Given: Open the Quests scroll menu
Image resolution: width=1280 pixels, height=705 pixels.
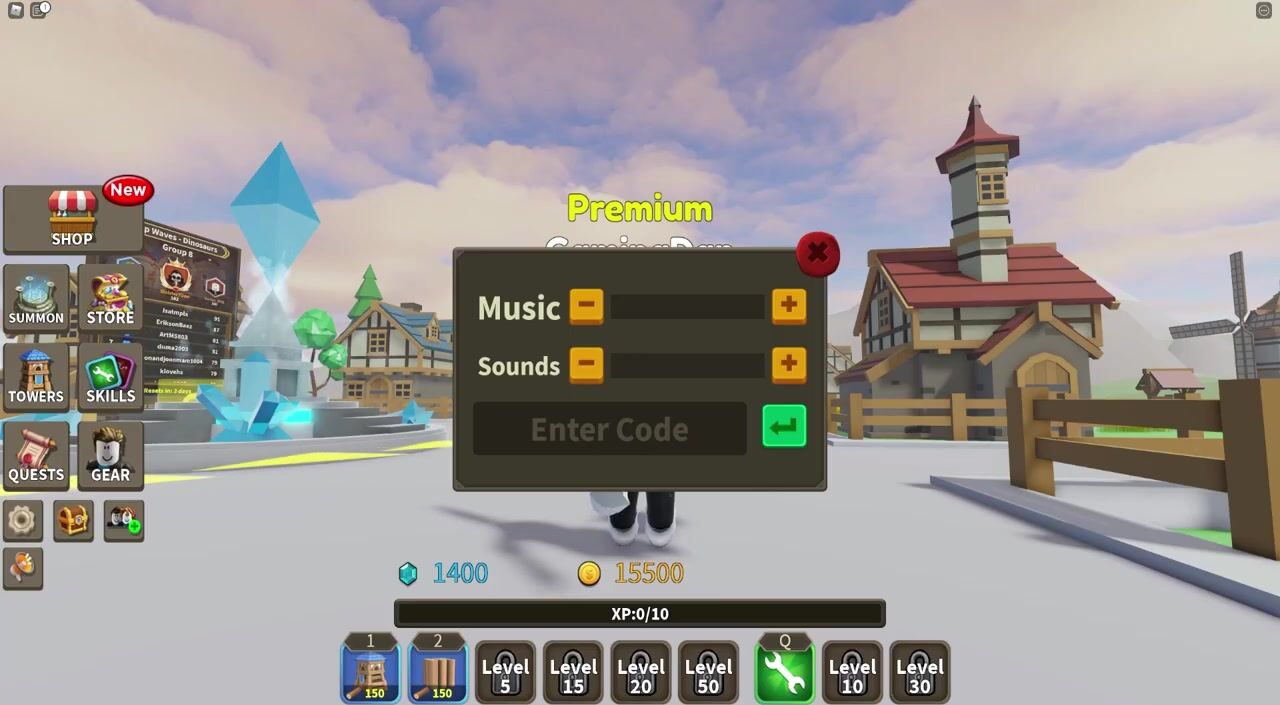Looking at the screenshot, I should (36, 455).
